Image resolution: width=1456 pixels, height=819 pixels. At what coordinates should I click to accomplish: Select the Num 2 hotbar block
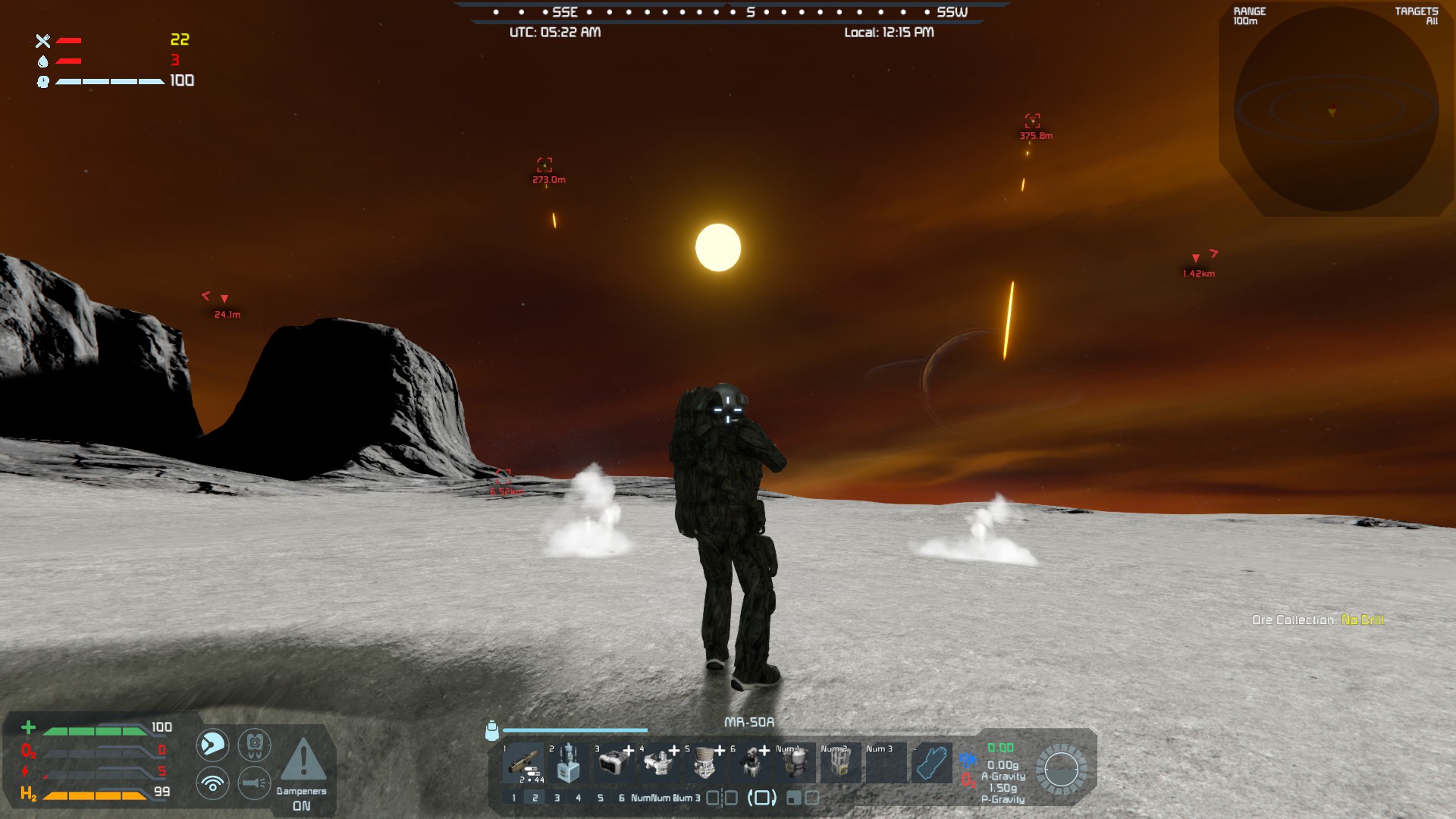[840, 764]
